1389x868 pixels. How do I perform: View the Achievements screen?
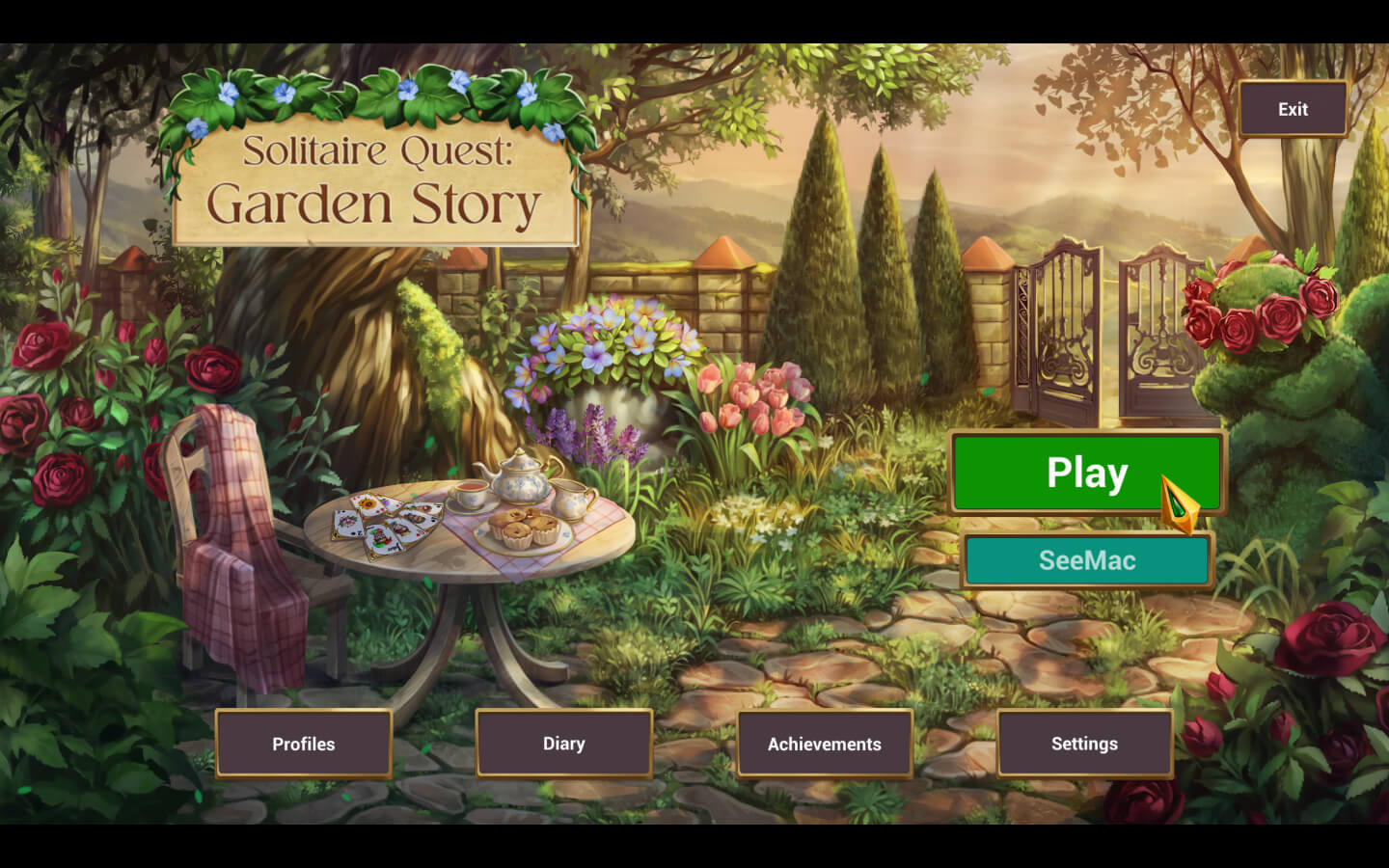[x=825, y=744]
